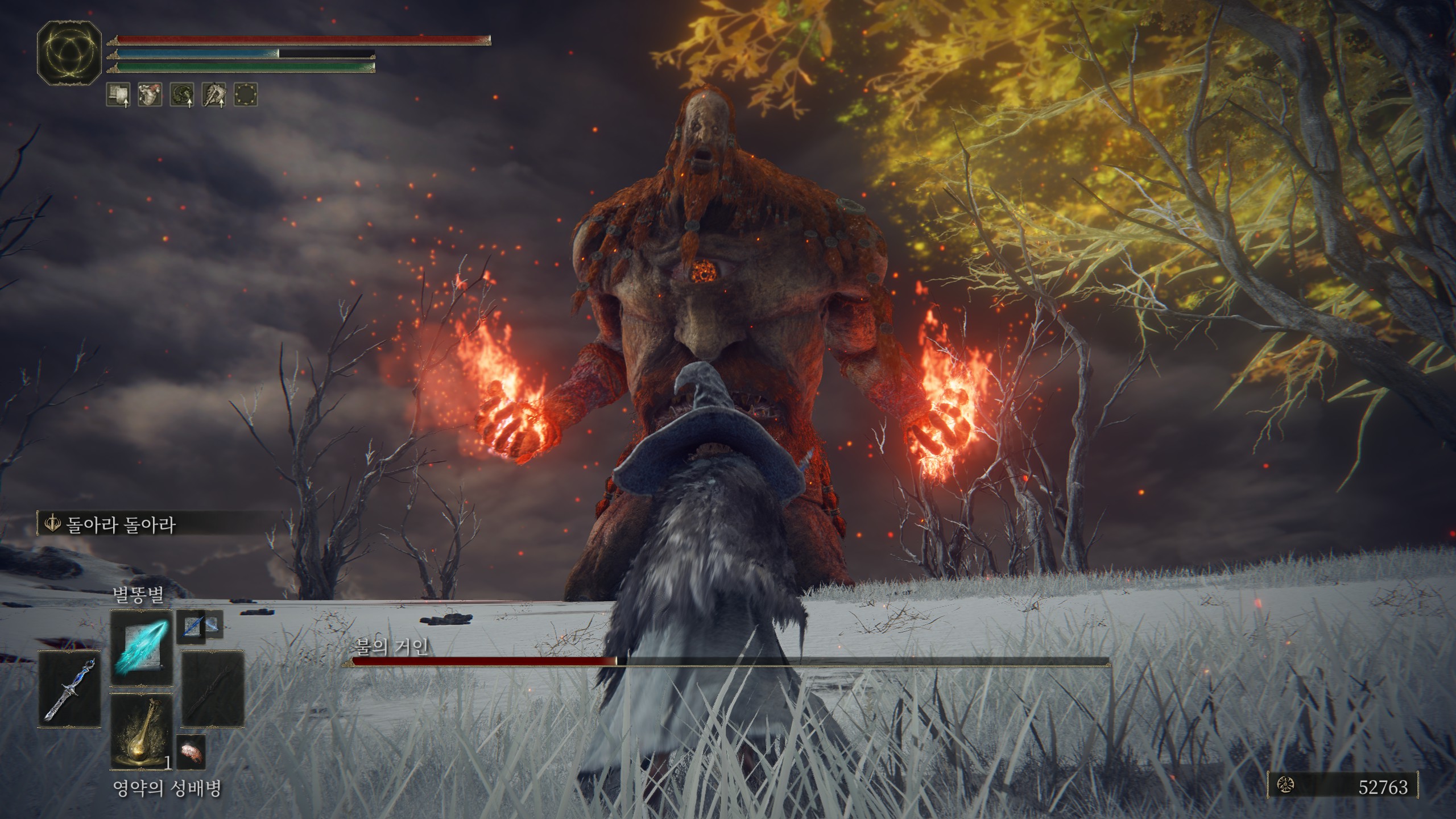Select the 돌아라 돌아라 skill label
The height and width of the screenshot is (819, 1456).
pyautogui.click(x=121, y=524)
